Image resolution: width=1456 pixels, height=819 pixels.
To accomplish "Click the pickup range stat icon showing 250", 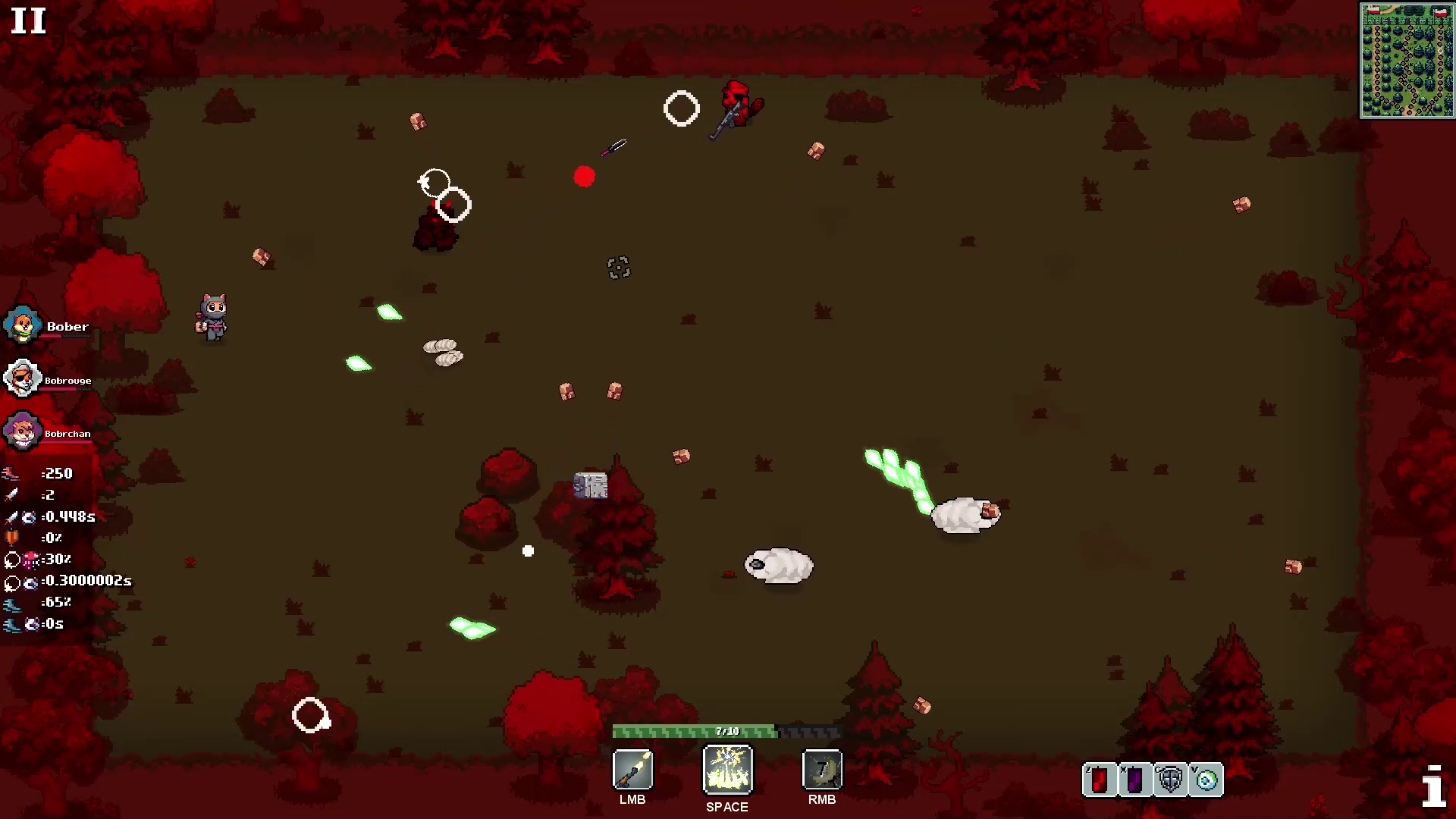I will point(11,473).
